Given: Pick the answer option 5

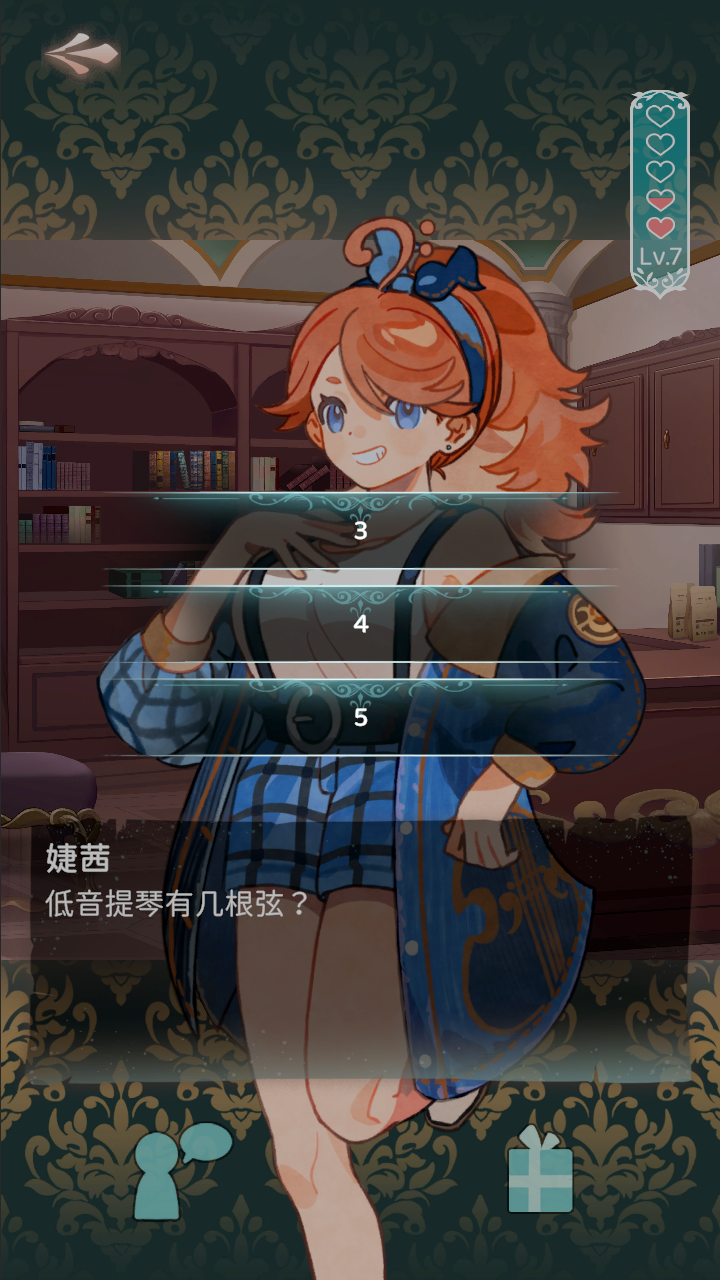Looking at the screenshot, I should [360, 717].
